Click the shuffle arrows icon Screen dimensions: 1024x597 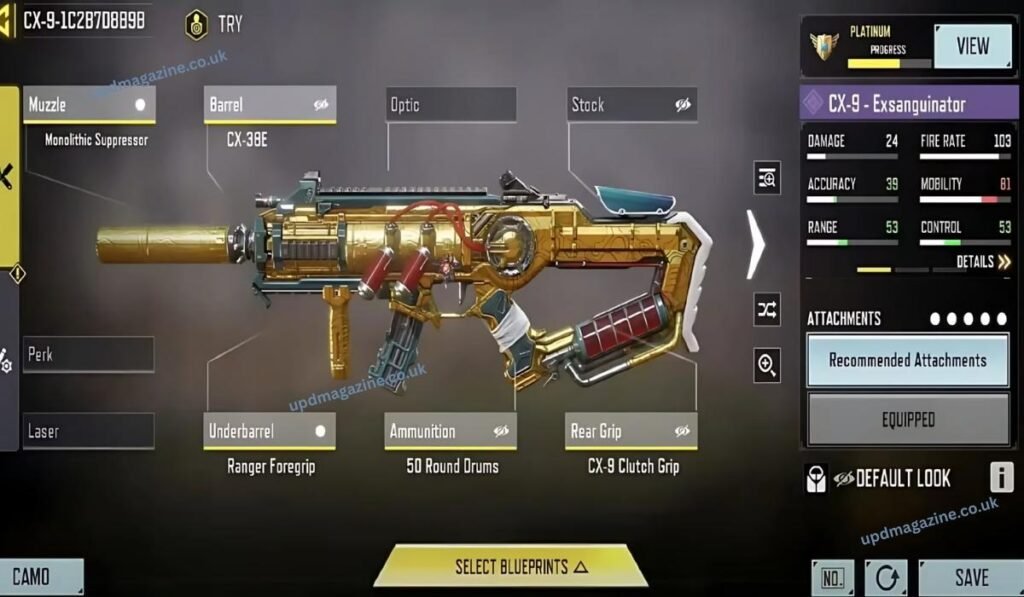click(x=767, y=310)
